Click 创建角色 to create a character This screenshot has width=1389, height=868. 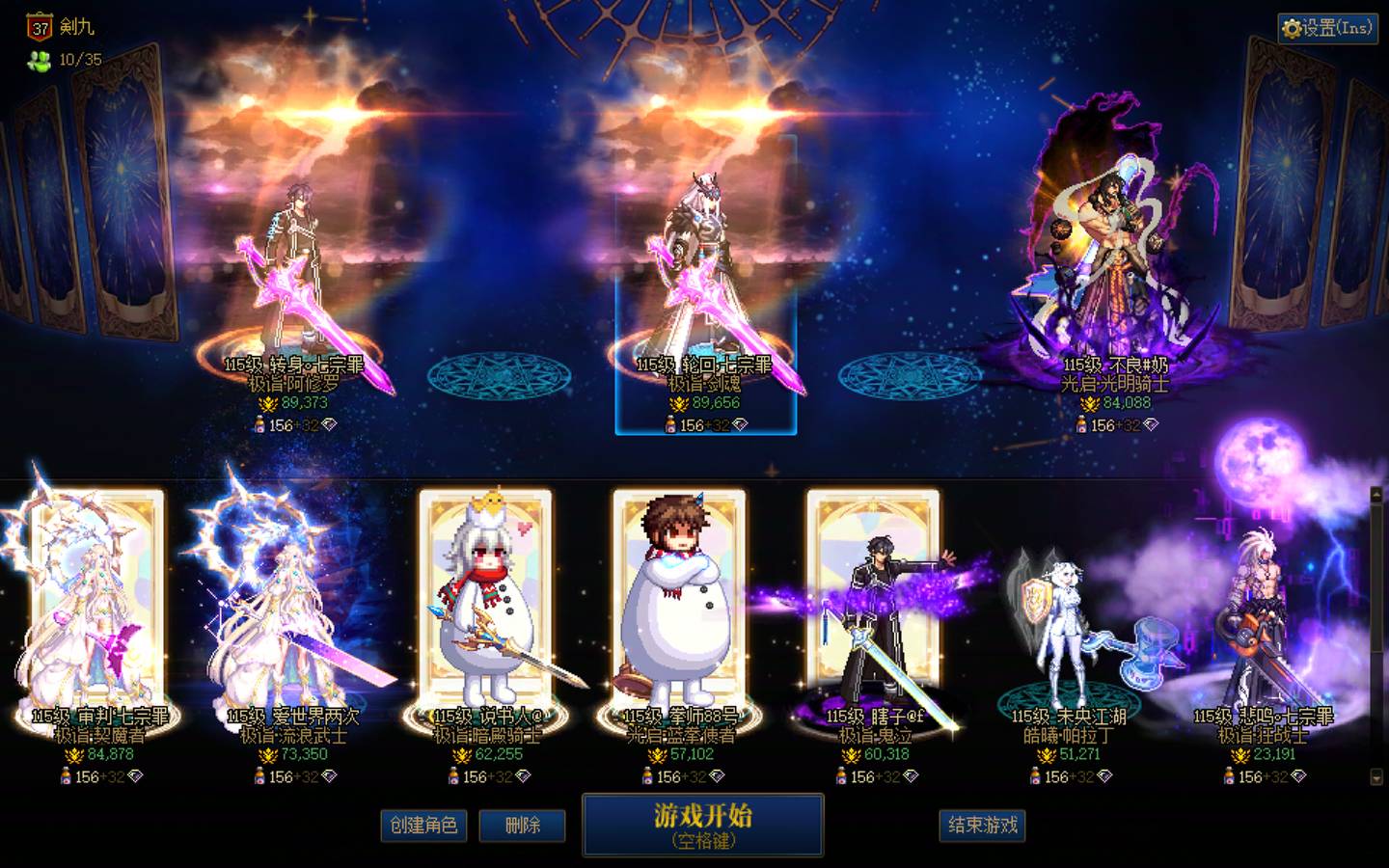point(425,827)
